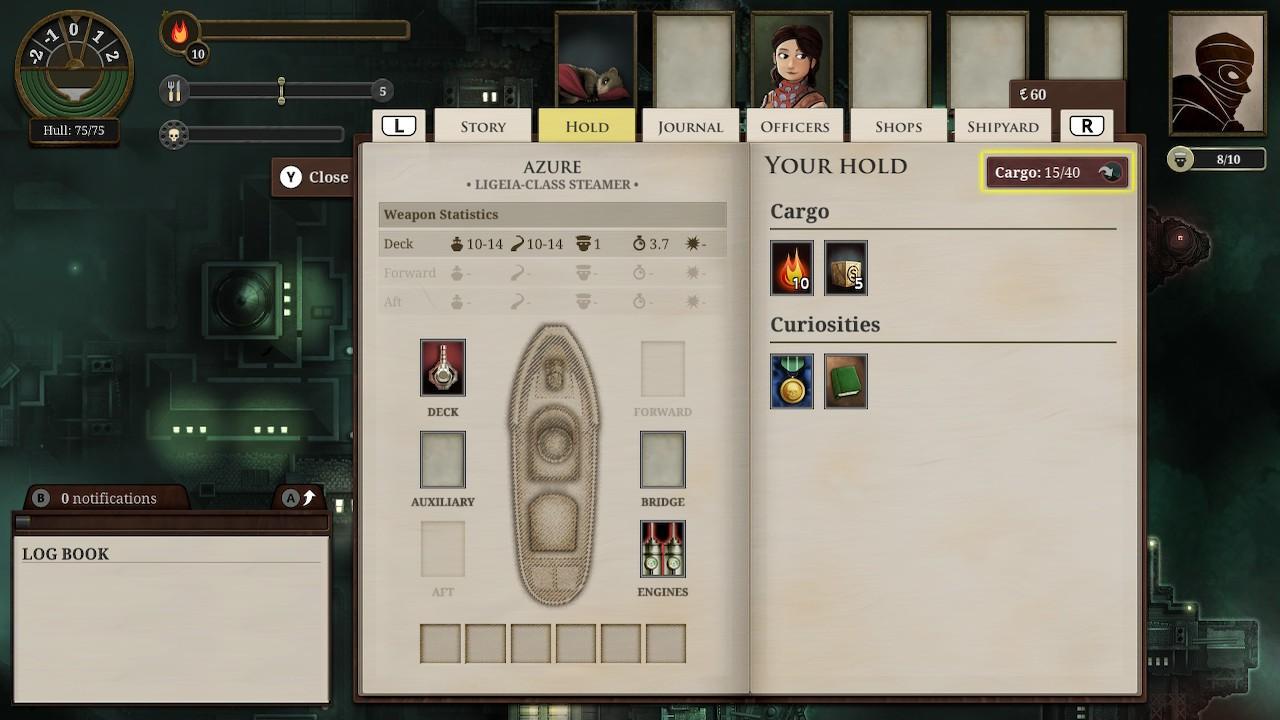Image resolution: width=1280 pixels, height=720 pixels.
Task: Select the empty Forward weapon slot
Action: tap(663, 367)
